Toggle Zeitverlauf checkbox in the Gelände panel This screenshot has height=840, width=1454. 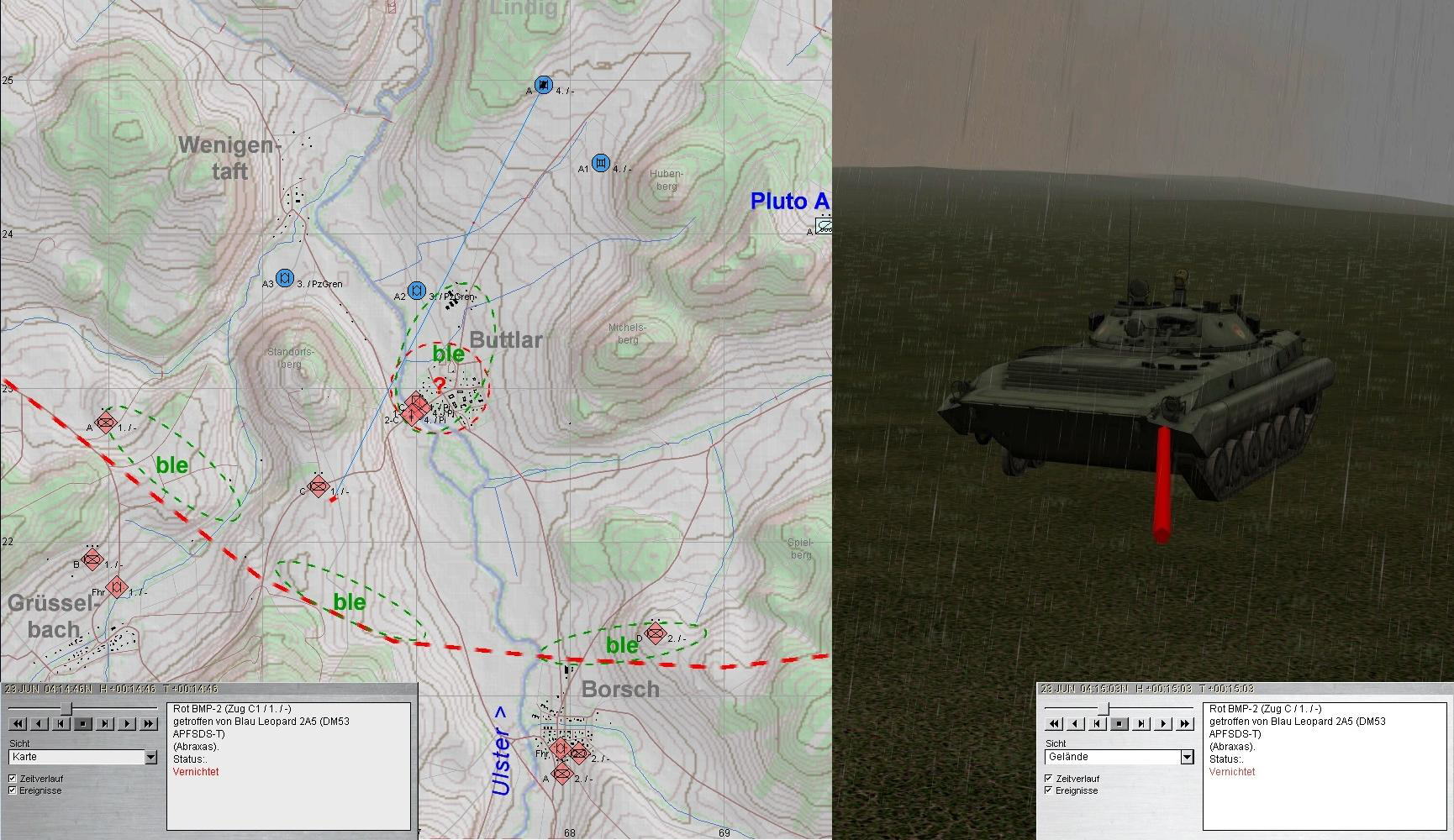click(x=1048, y=779)
